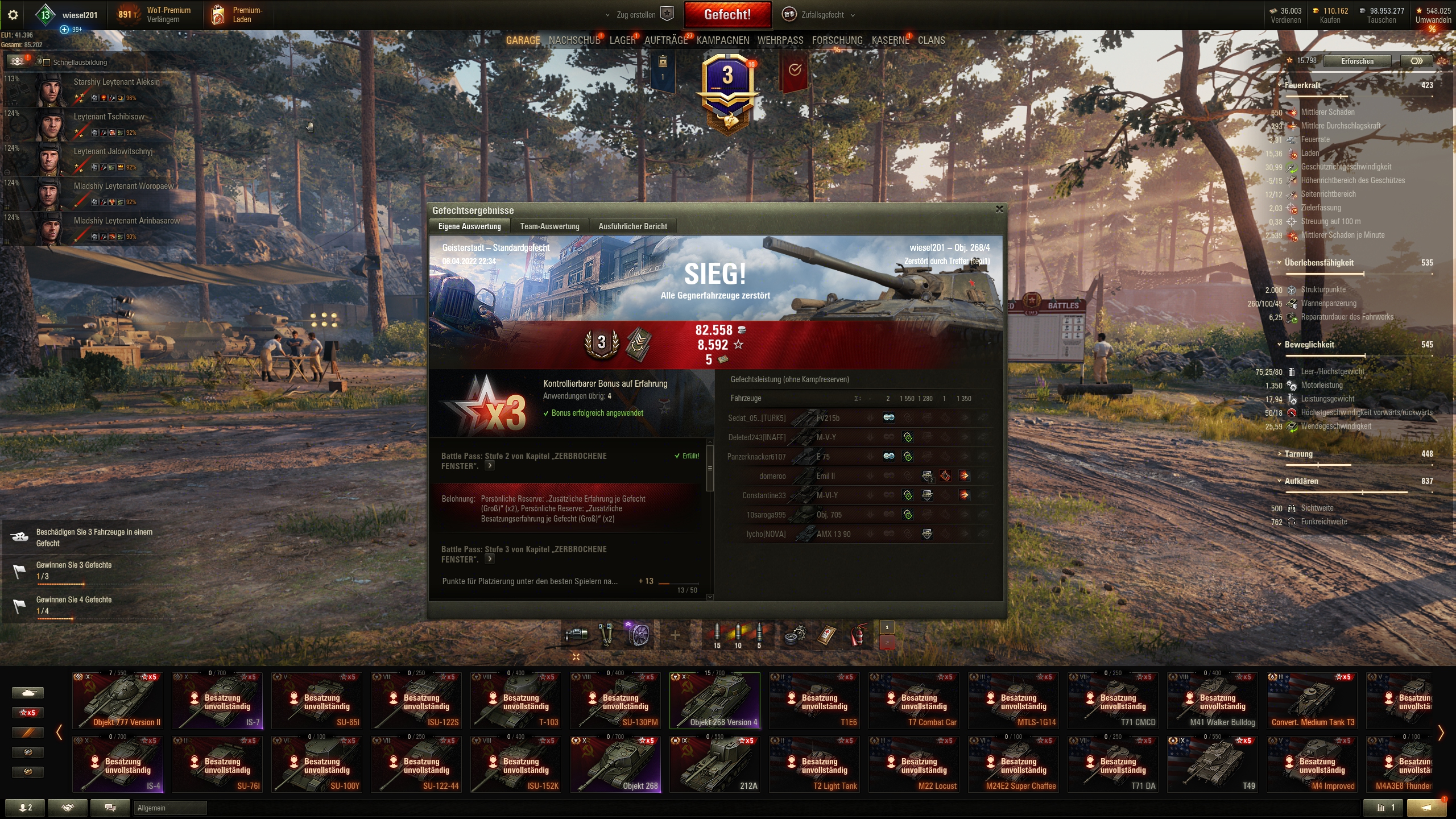Expand Battle Pass Stufe 2 chapter details
This screenshot has height=819, width=1456.
coord(489,465)
